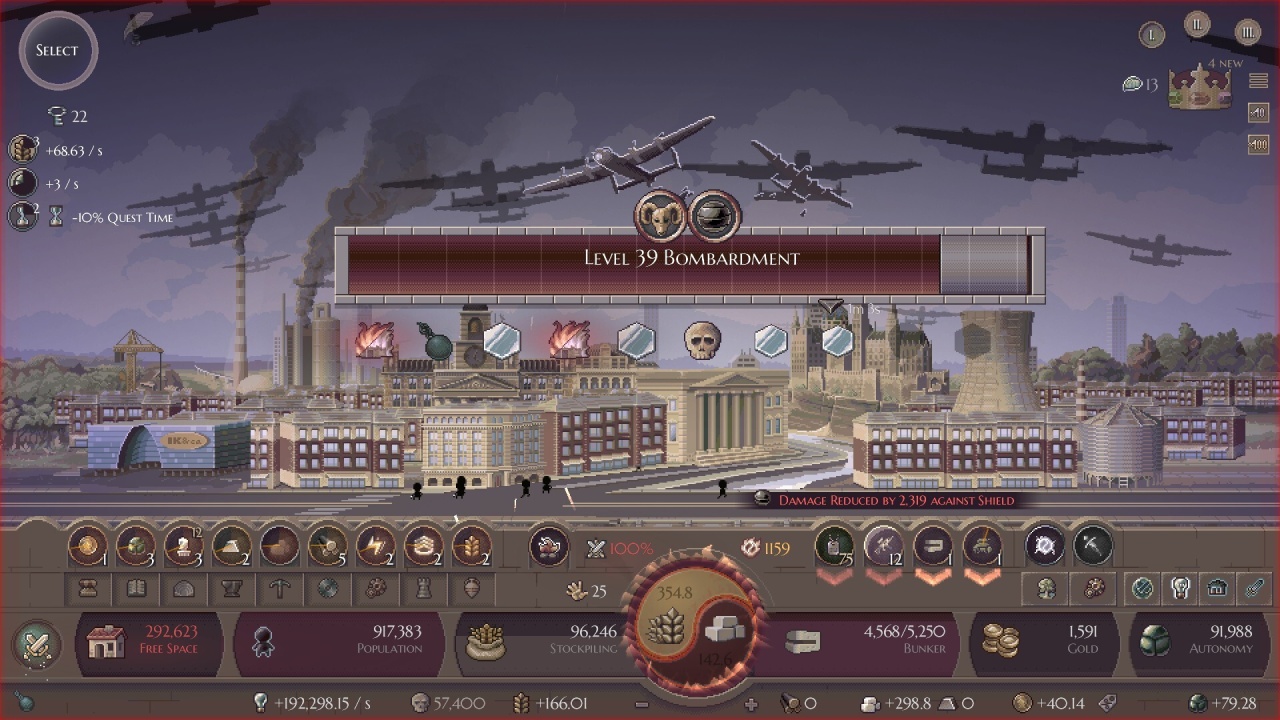Open the hamburger menu icon
Image resolution: width=1280 pixels, height=720 pixels.
click(1258, 81)
